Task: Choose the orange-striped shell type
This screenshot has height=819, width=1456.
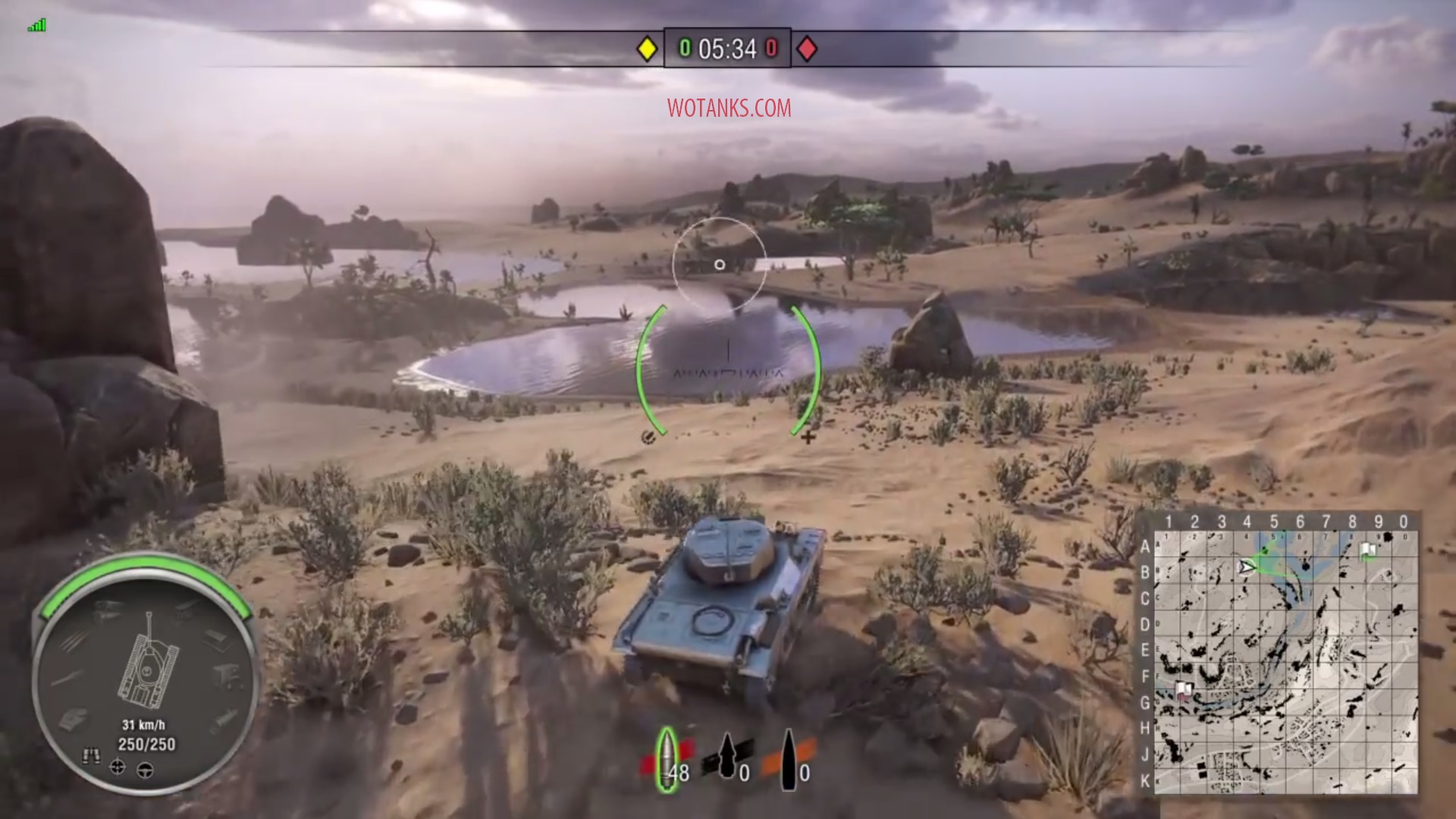Action: [x=789, y=757]
